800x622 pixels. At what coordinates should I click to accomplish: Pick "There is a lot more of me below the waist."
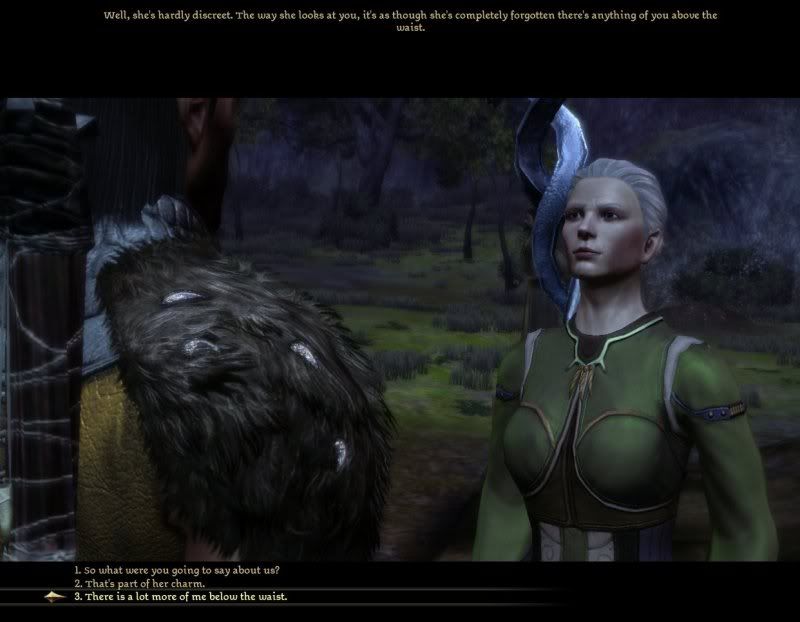[x=180, y=597]
